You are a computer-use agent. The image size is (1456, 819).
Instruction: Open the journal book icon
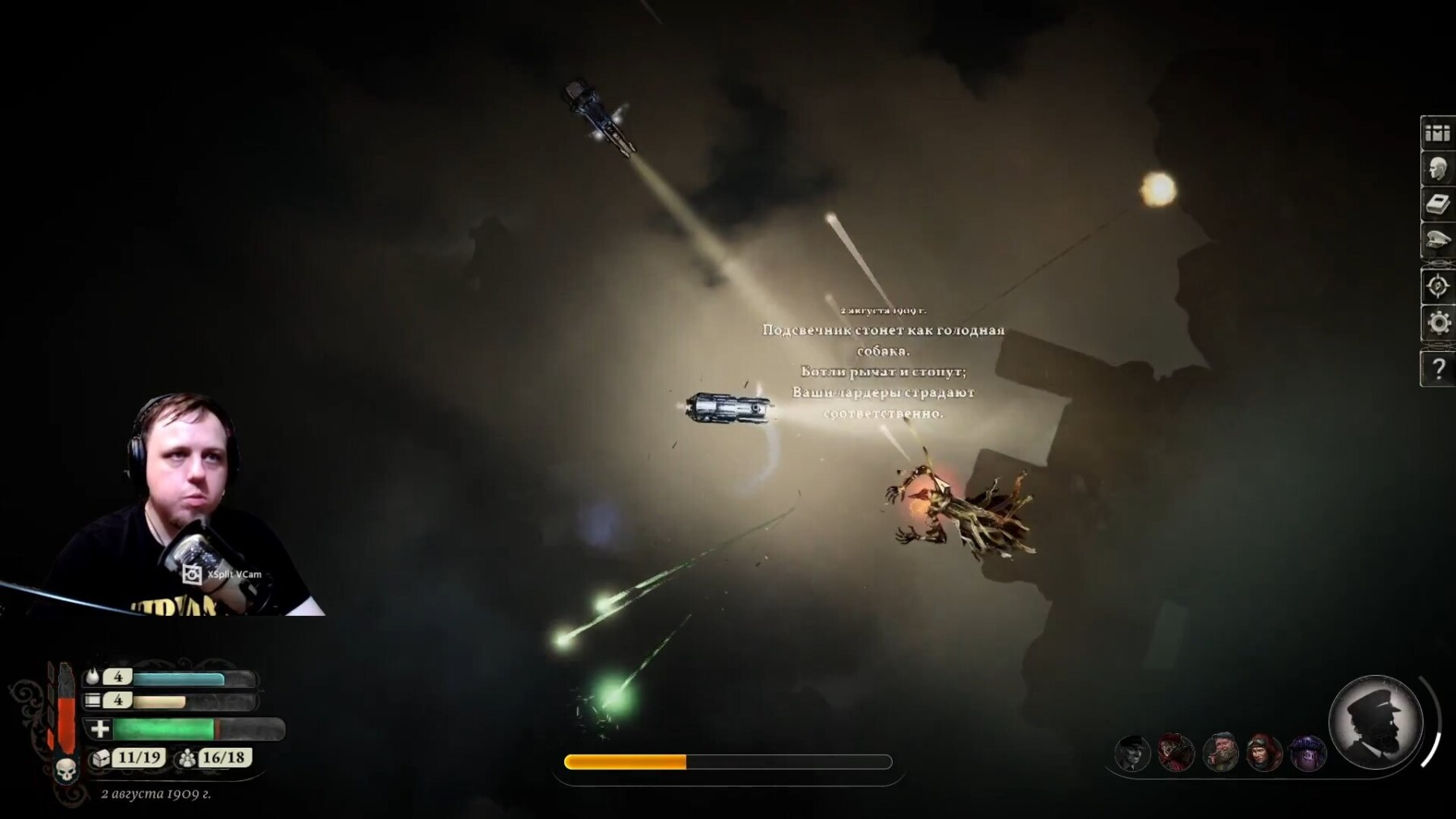tap(1437, 206)
